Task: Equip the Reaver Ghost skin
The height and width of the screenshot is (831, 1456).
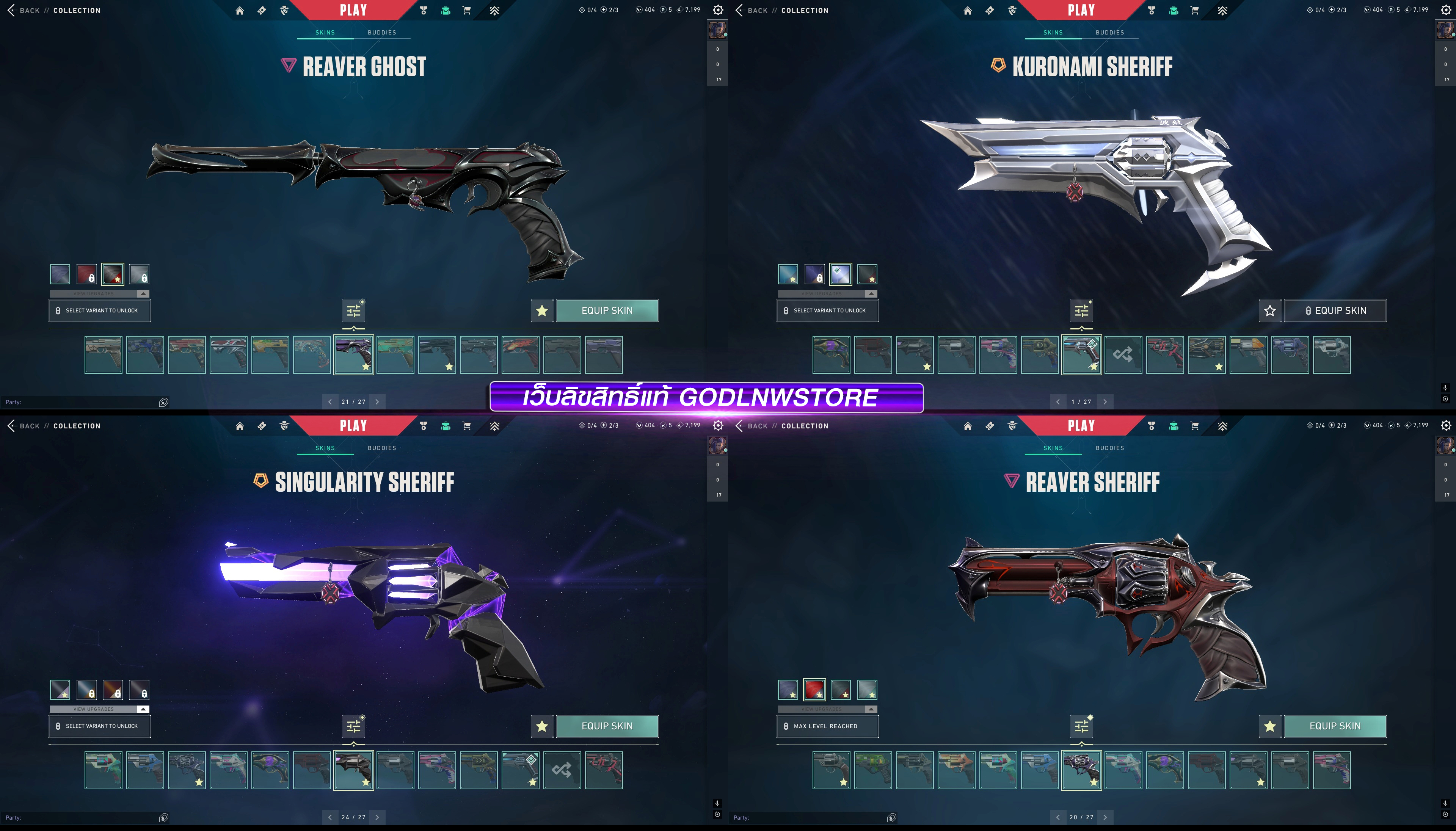Action: [x=607, y=310]
